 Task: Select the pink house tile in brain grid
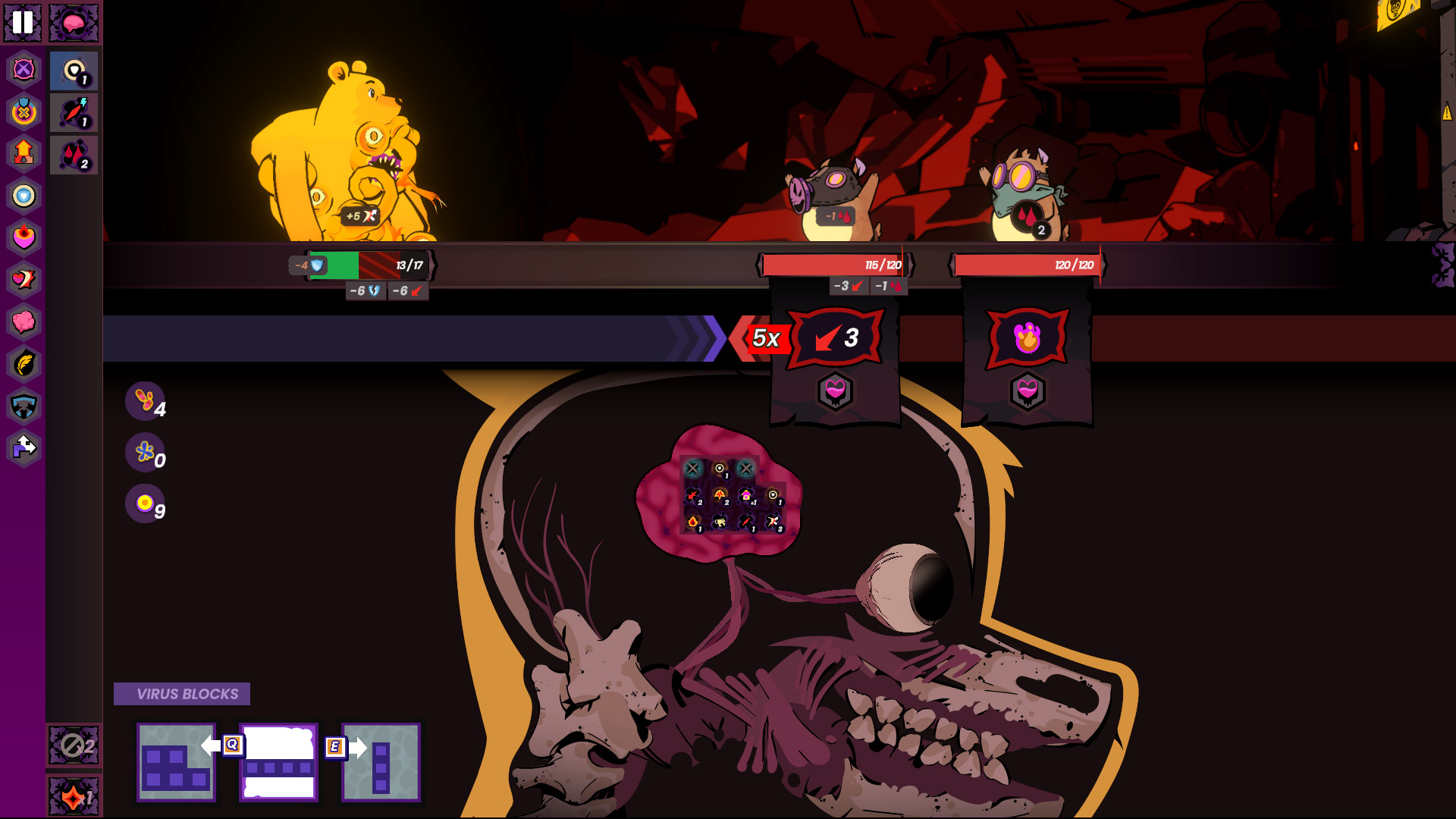tap(746, 494)
